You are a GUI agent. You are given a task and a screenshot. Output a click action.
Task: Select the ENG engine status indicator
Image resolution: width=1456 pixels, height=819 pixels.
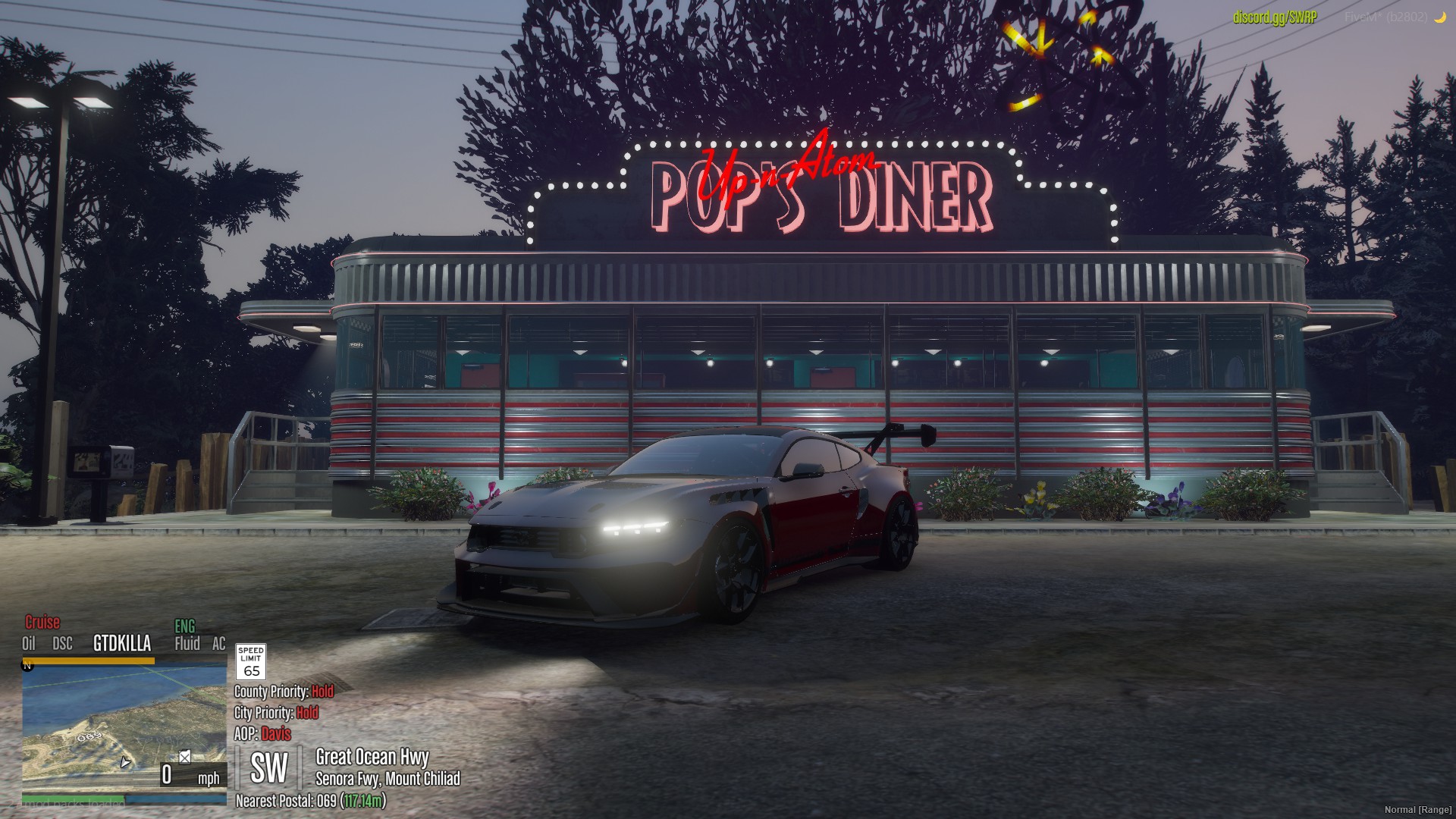[x=185, y=626]
